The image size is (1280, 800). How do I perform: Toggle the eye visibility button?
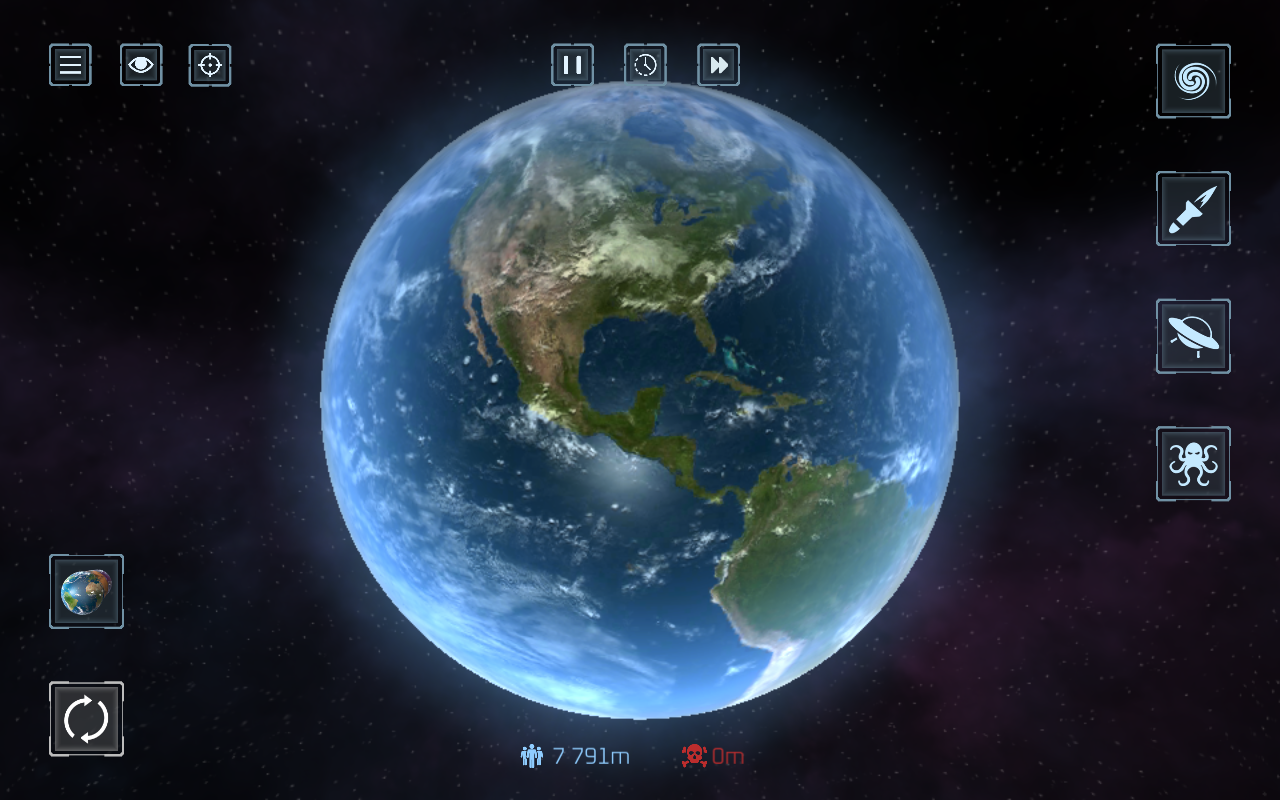click(x=141, y=65)
